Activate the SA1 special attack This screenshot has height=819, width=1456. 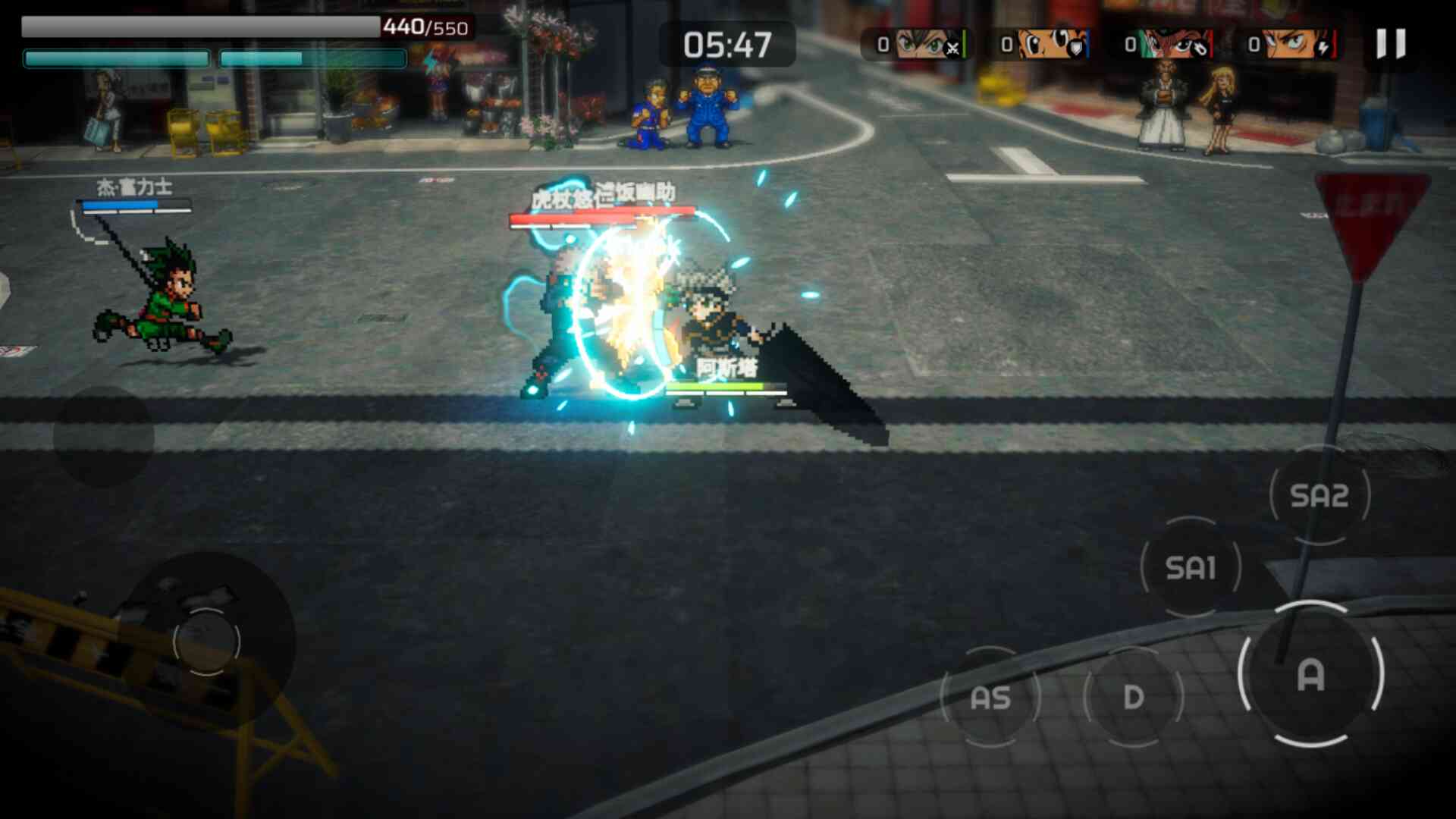point(1191,567)
